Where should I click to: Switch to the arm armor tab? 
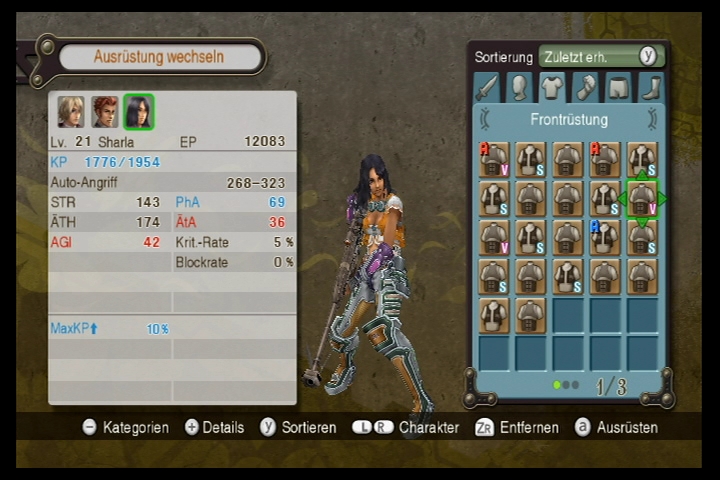pyautogui.click(x=586, y=87)
